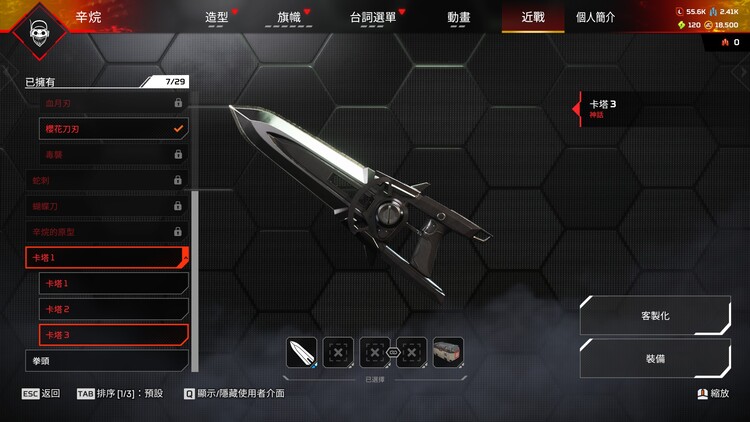The height and width of the screenshot is (422, 750).
Task: Choose the highlighted 卡塔 3 variant
Action: coord(113,334)
